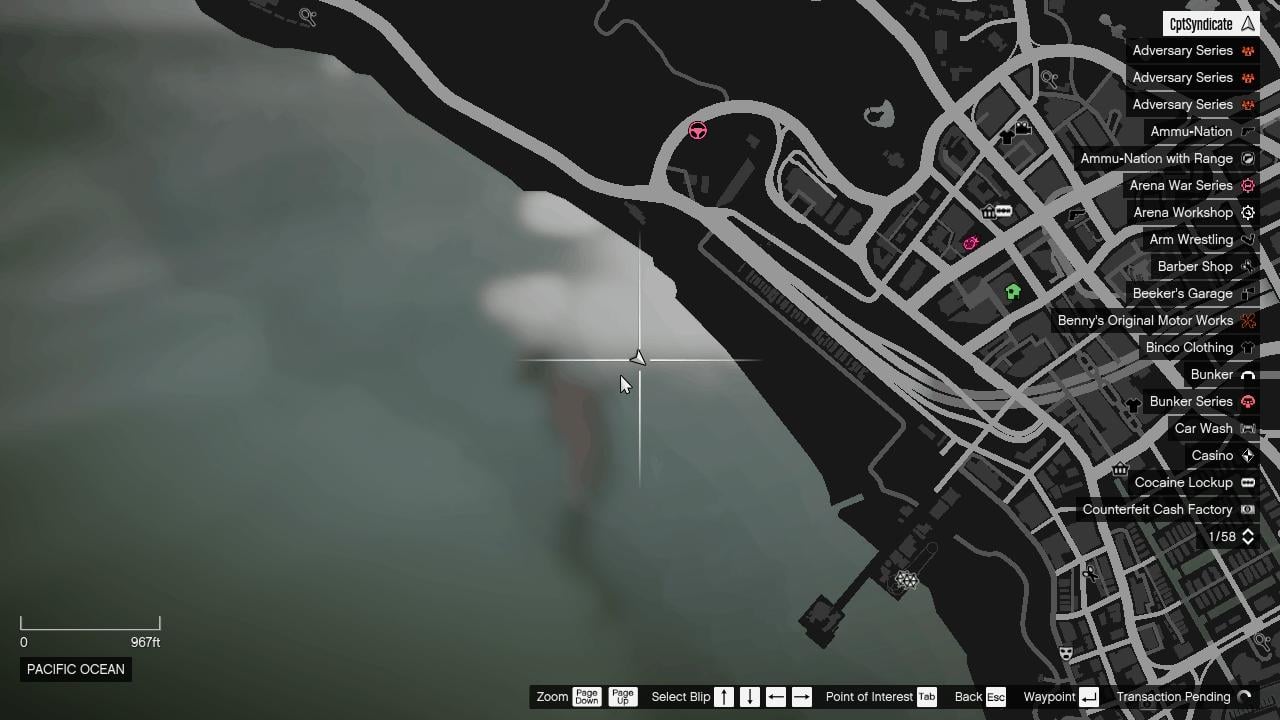Click Benny's Original Motor Works wheel icon
Image resolution: width=1280 pixels, height=720 pixels.
point(1247,320)
